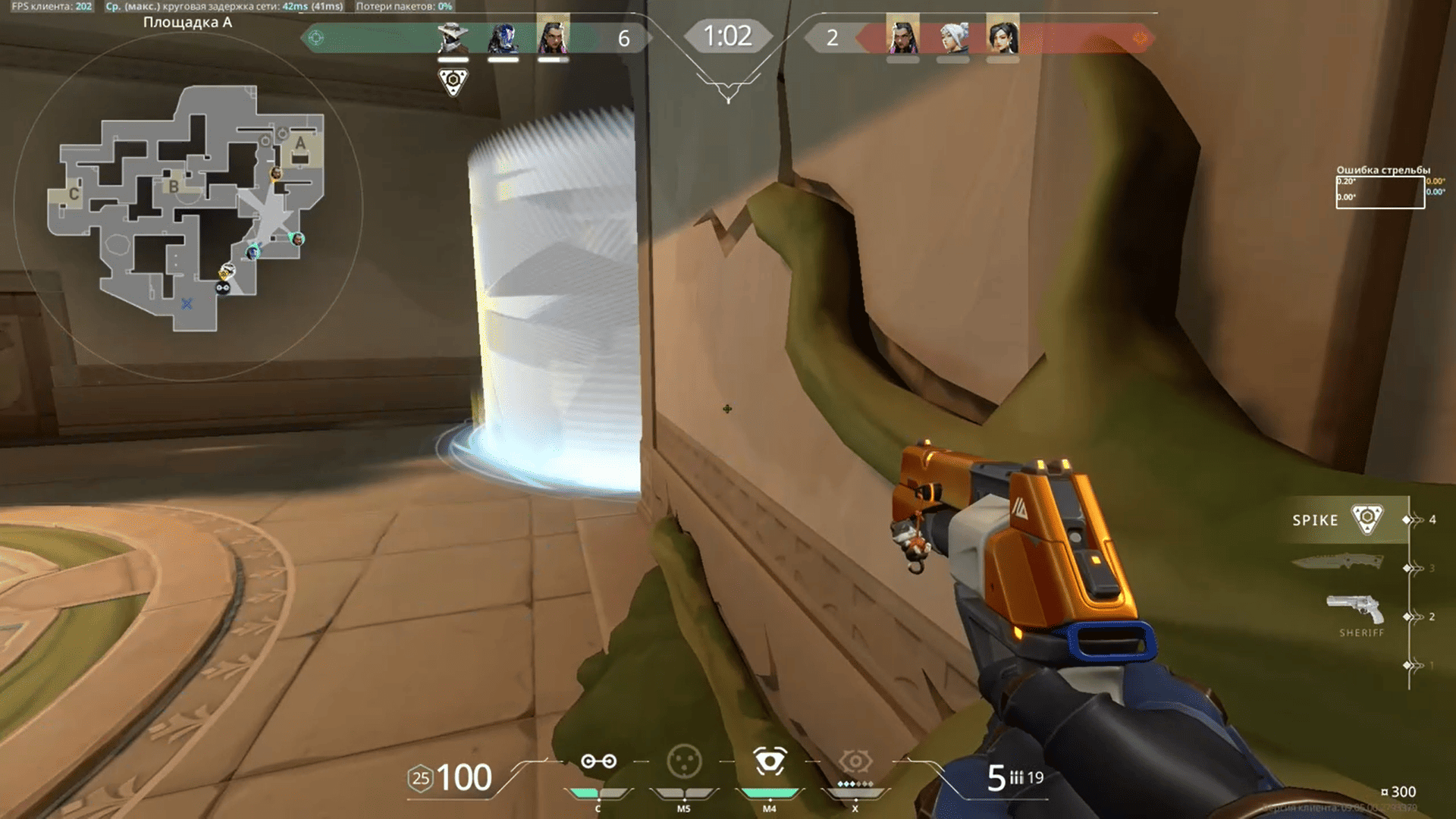Select Cypher's portrait on the allied team
Viewport: 1456px width, 819px height.
pos(453,37)
